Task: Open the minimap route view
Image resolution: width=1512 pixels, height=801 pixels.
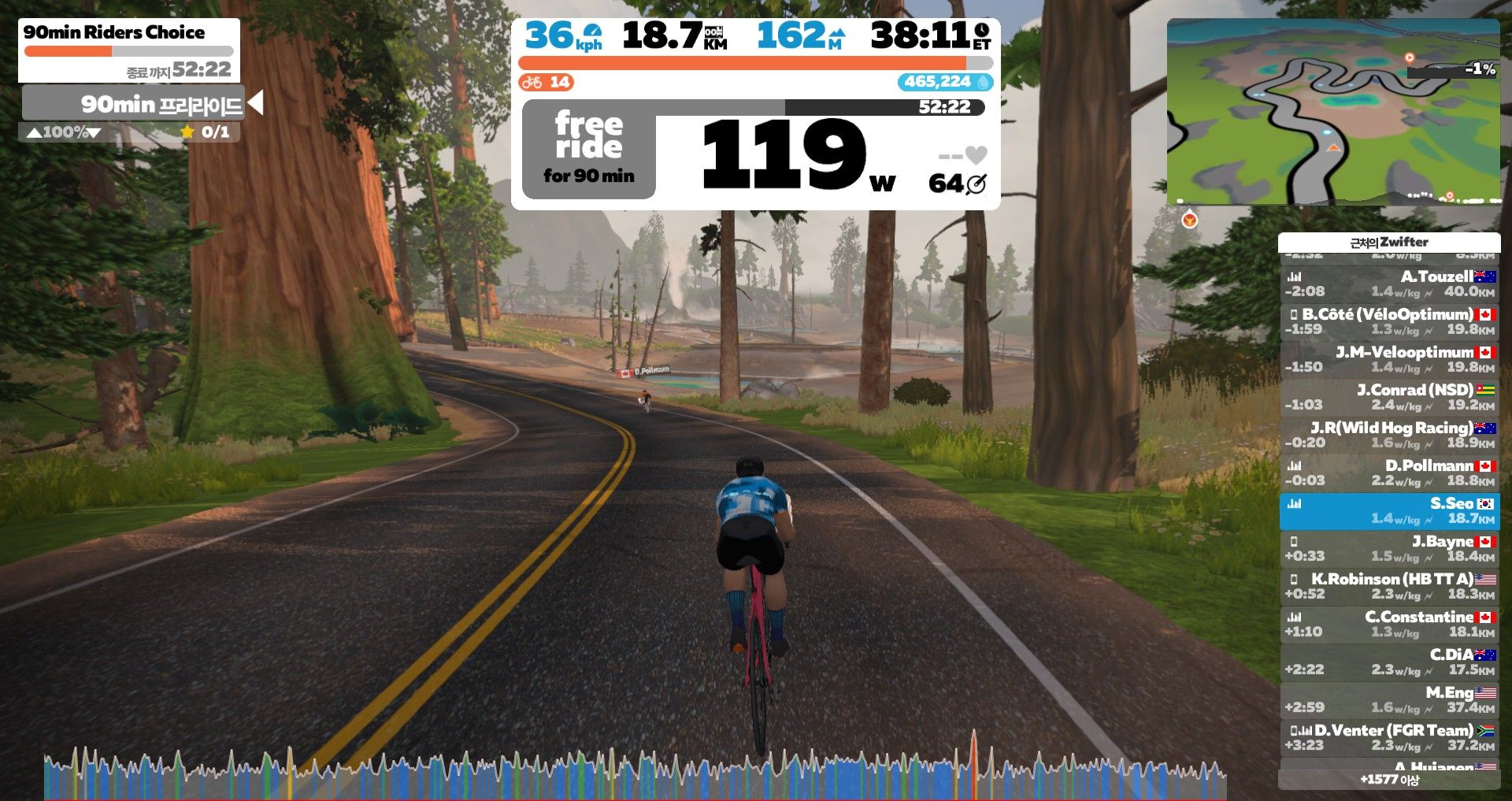Action: (1332, 112)
